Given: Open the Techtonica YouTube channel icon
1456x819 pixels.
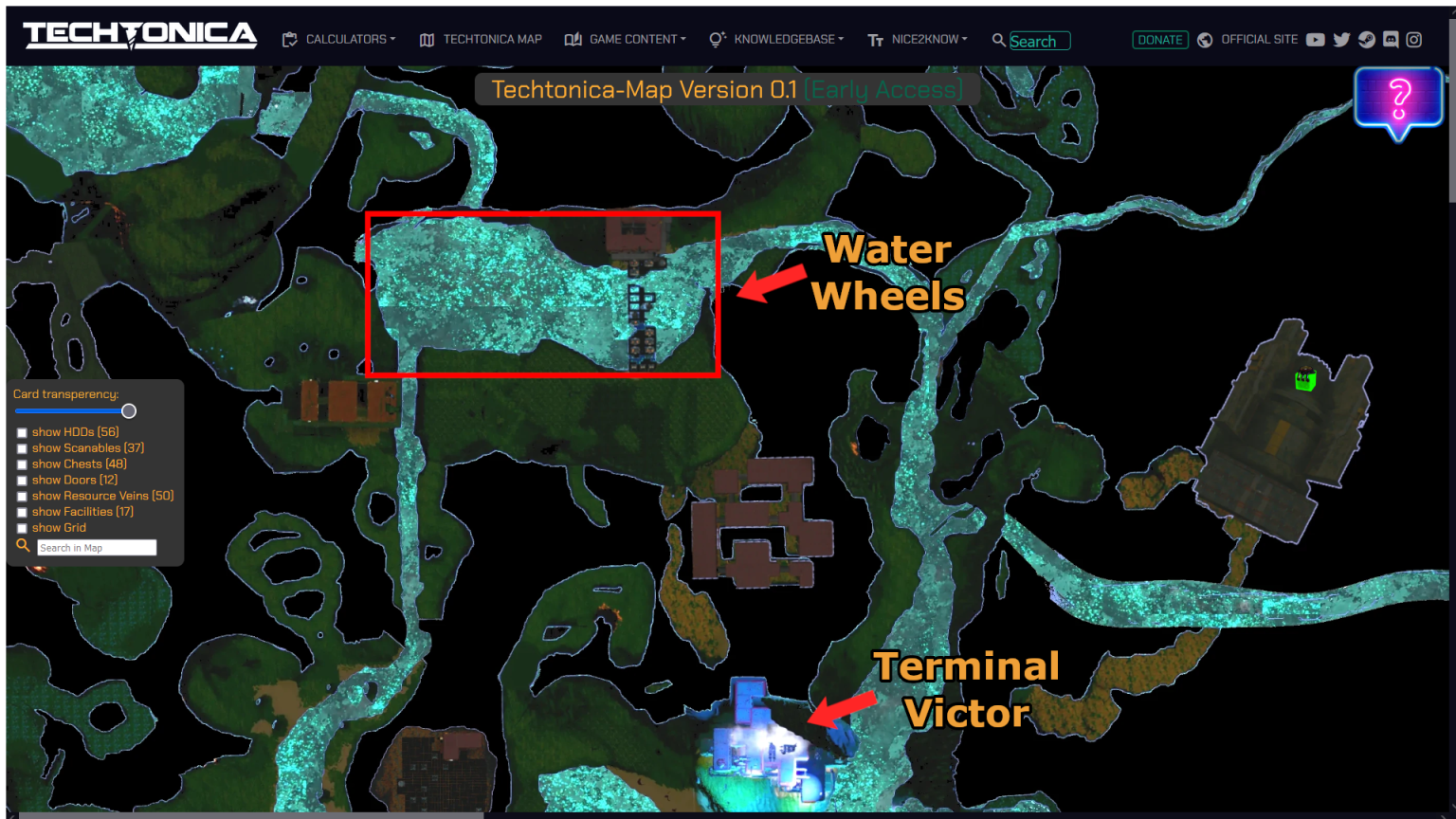Looking at the screenshot, I should 1316,40.
